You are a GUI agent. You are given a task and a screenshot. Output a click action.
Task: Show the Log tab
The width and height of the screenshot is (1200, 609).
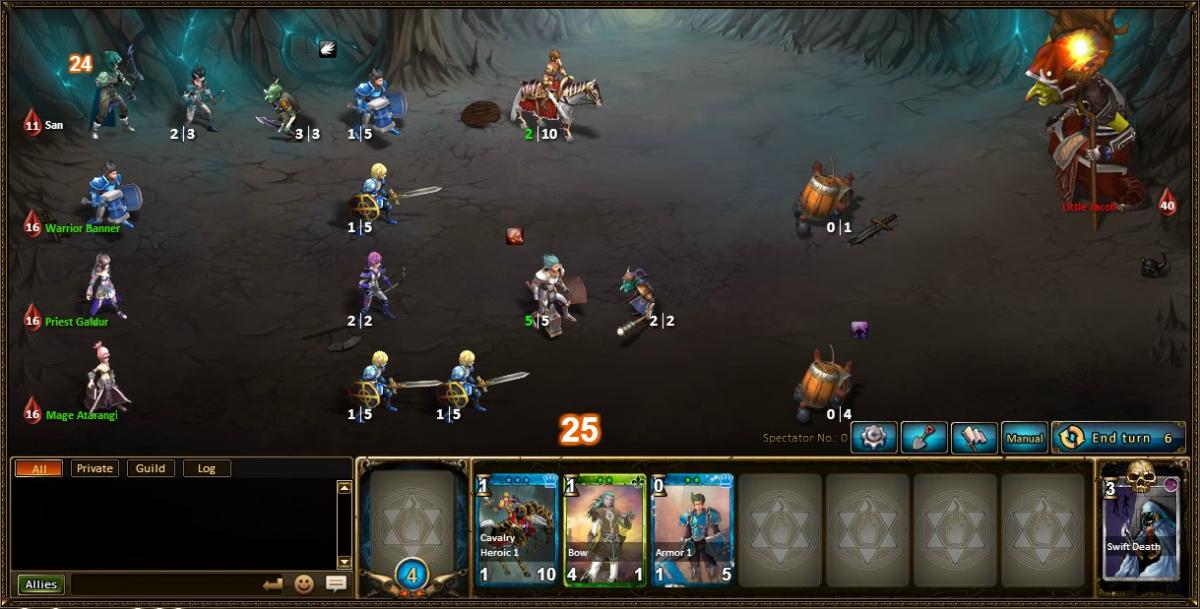click(207, 468)
